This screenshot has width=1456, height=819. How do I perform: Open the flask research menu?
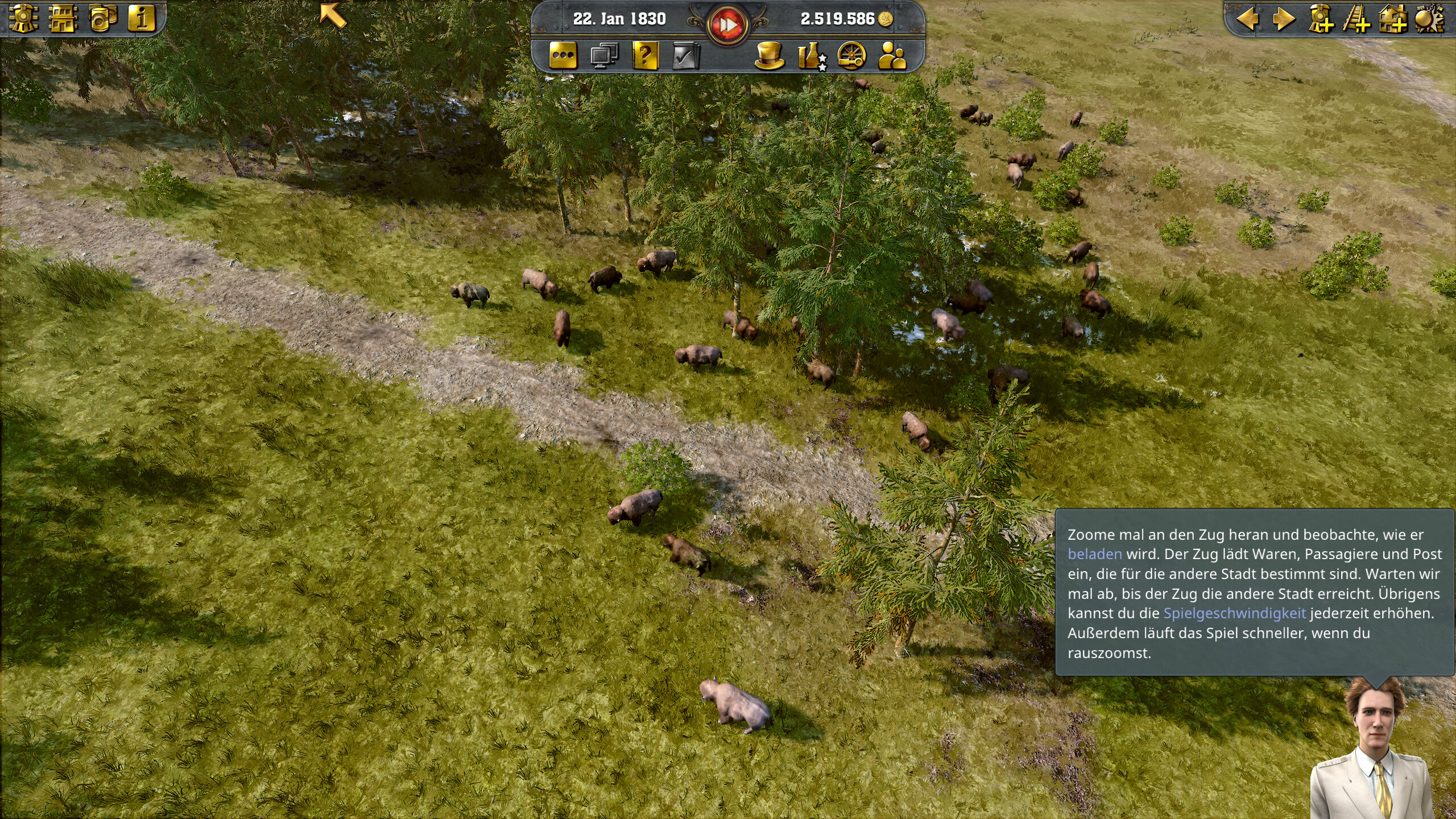[811, 56]
